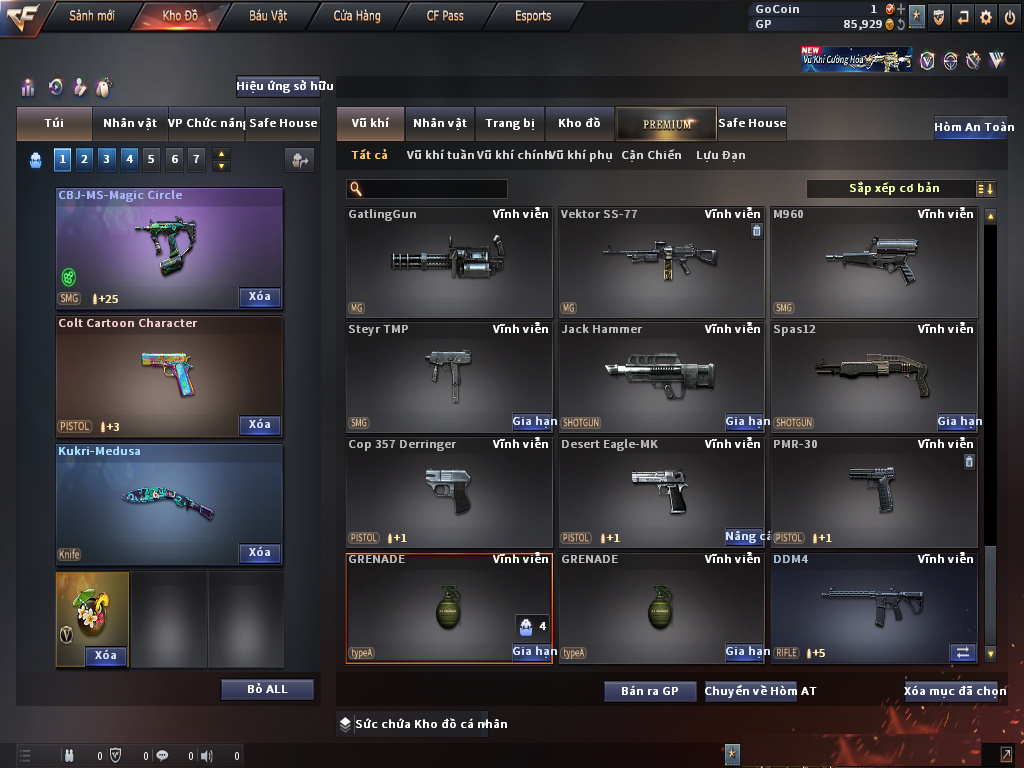The width and height of the screenshot is (1024, 768).
Task: Open the Cửa Hàng shop tab
Action: point(357,16)
